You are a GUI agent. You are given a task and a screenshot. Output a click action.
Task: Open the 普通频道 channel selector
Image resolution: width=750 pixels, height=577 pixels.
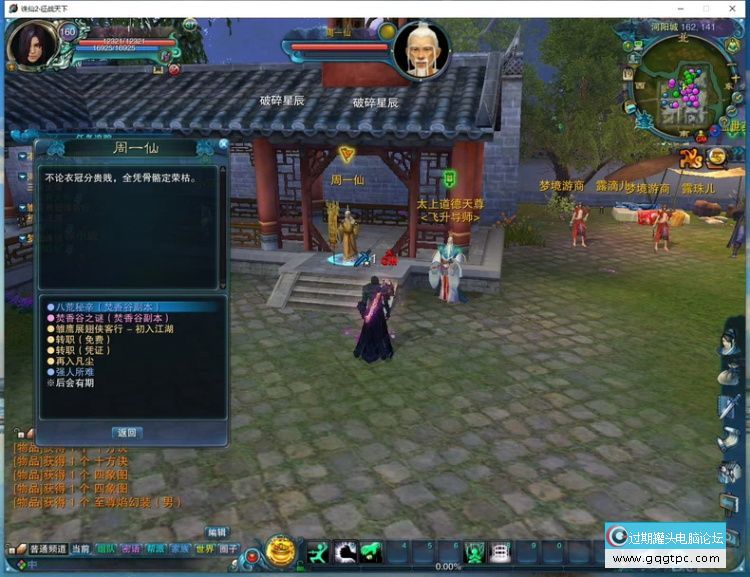click(x=44, y=549)
